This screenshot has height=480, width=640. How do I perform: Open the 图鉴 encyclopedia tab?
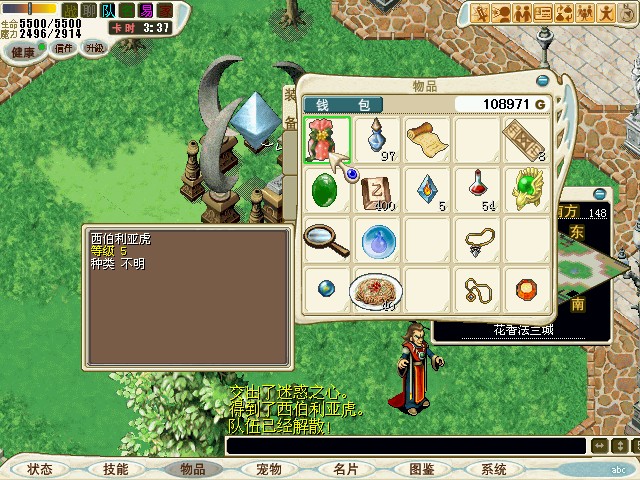click(421, 468)
